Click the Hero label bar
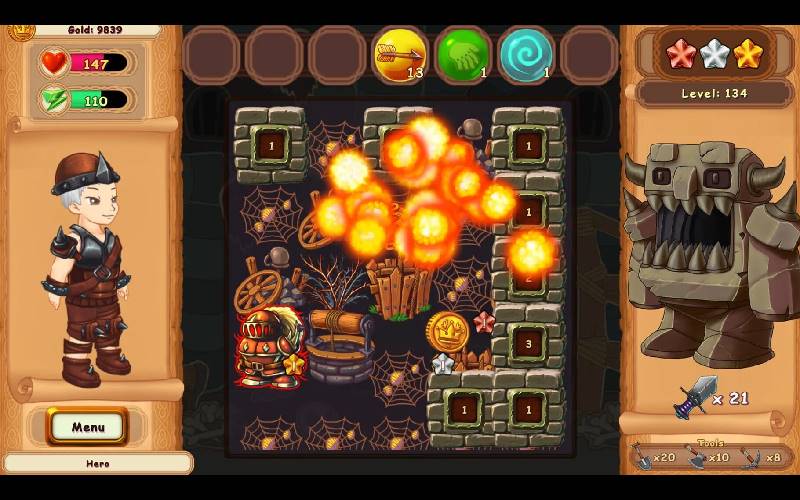Screen dimensions: 800x500 [x=97, y=464]
